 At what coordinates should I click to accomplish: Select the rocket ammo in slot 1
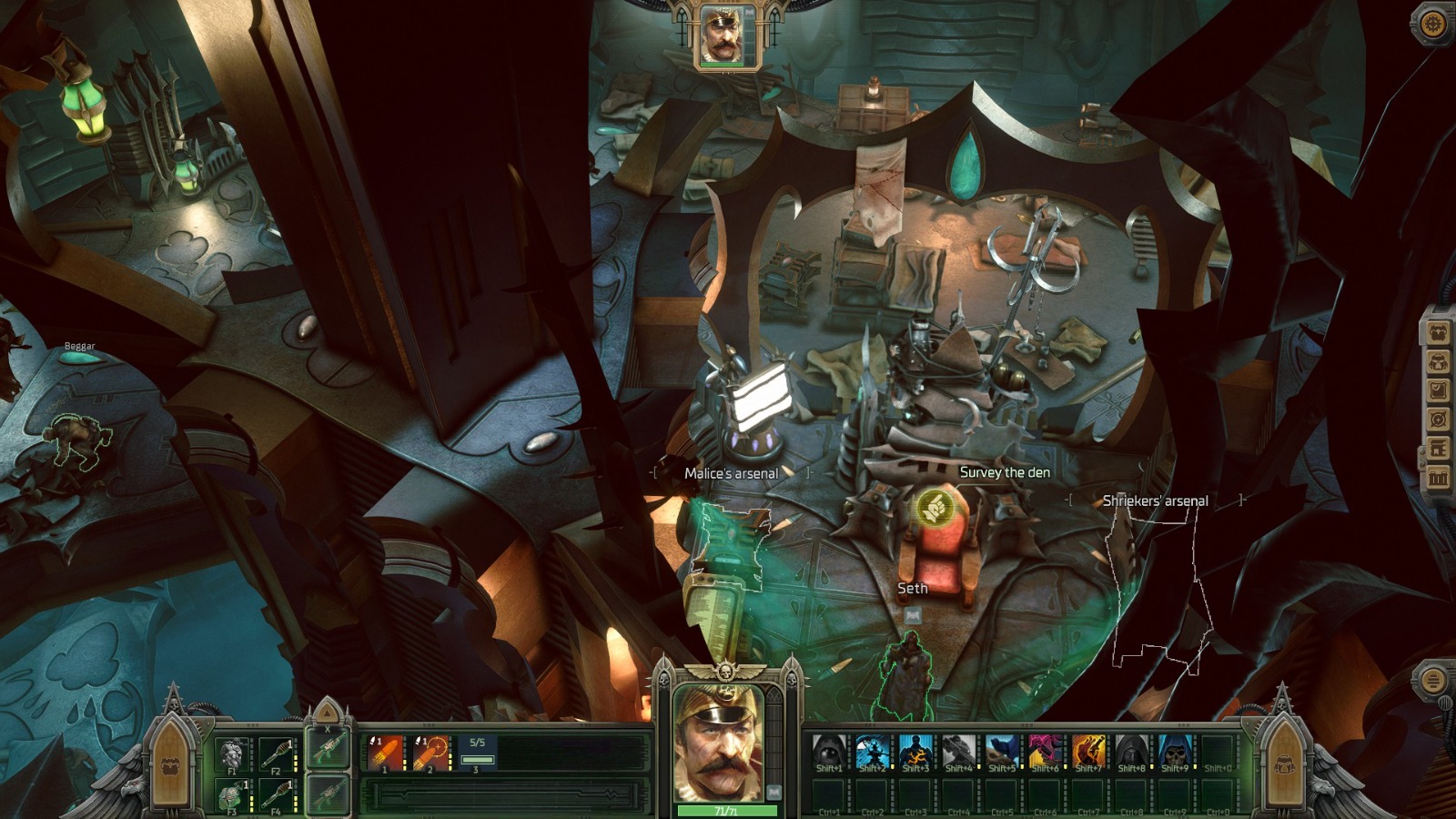click(x=385, y=752)
